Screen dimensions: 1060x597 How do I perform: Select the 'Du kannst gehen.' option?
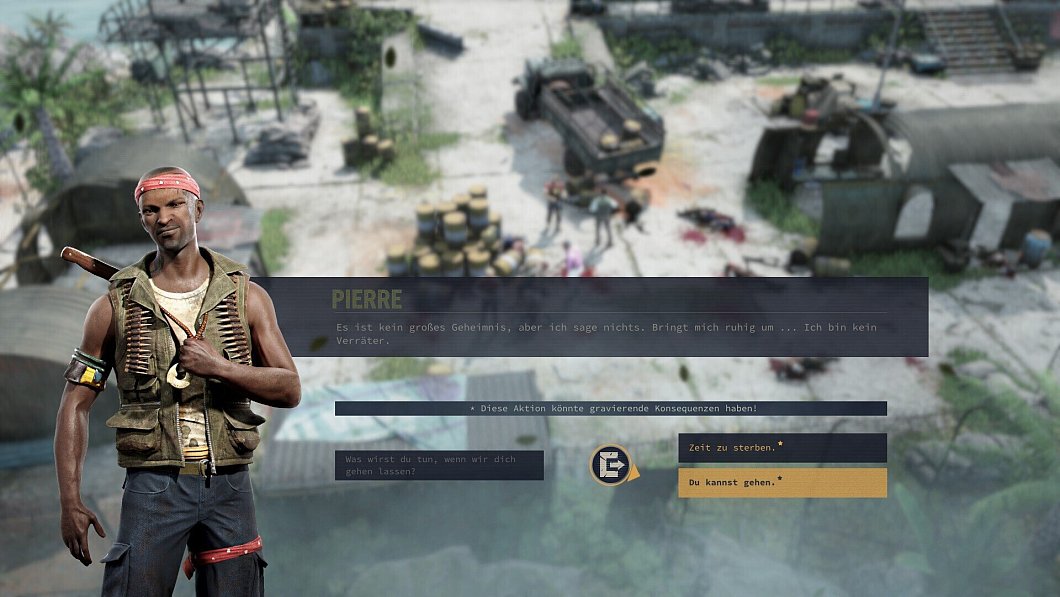click(781, 482)
